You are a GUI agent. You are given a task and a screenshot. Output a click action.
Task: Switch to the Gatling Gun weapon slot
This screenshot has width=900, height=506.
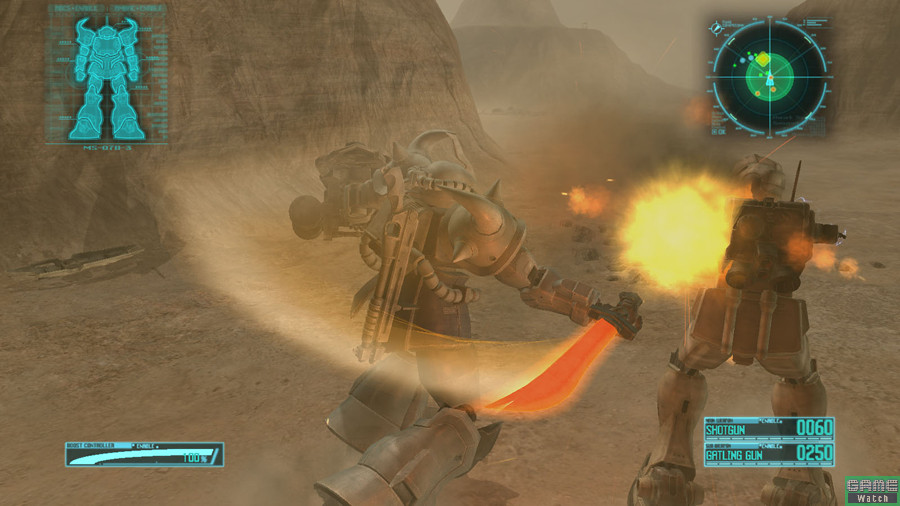pyautogui.click(x=768, y=454)
